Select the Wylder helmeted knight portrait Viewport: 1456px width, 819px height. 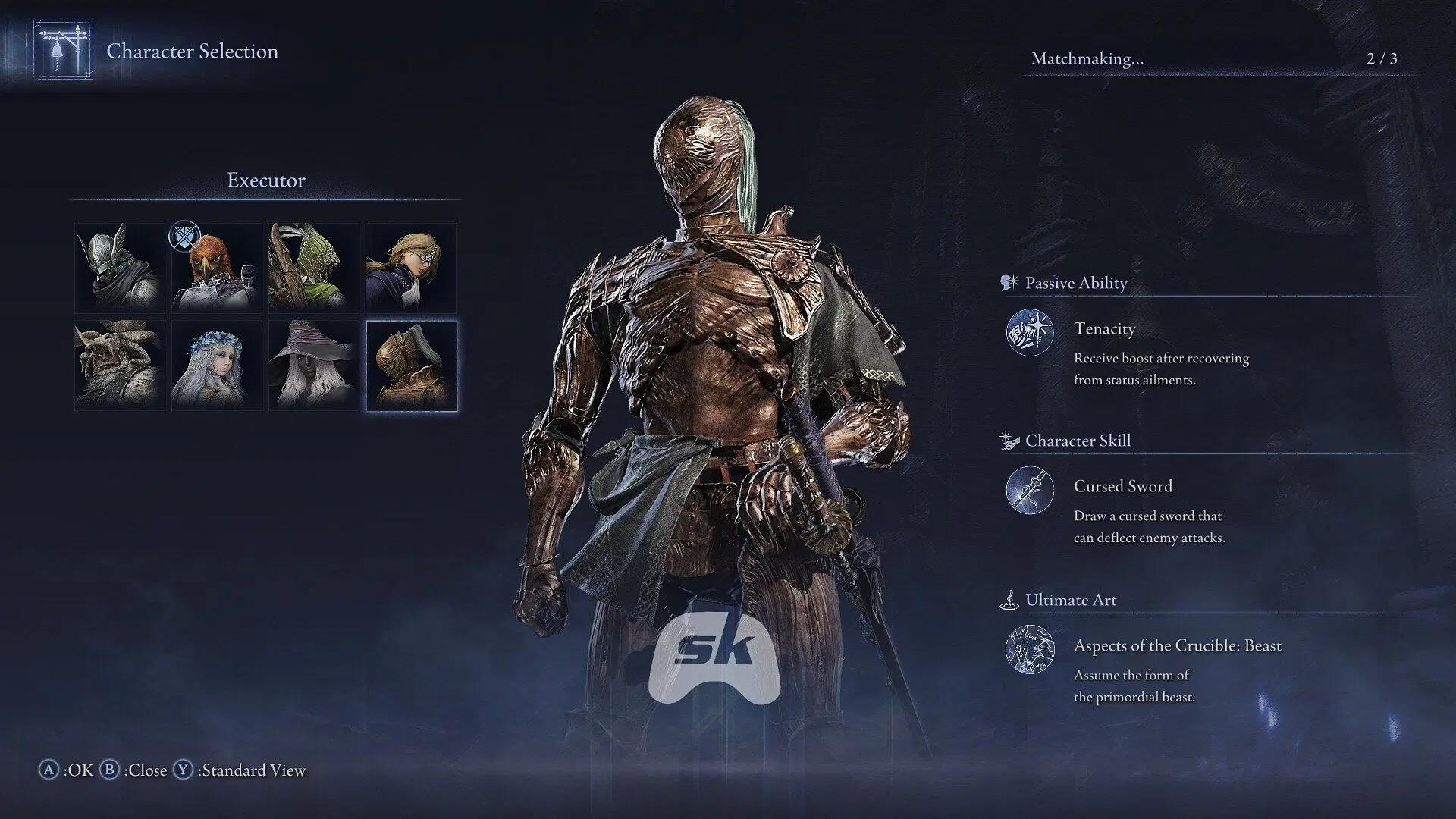120,268
